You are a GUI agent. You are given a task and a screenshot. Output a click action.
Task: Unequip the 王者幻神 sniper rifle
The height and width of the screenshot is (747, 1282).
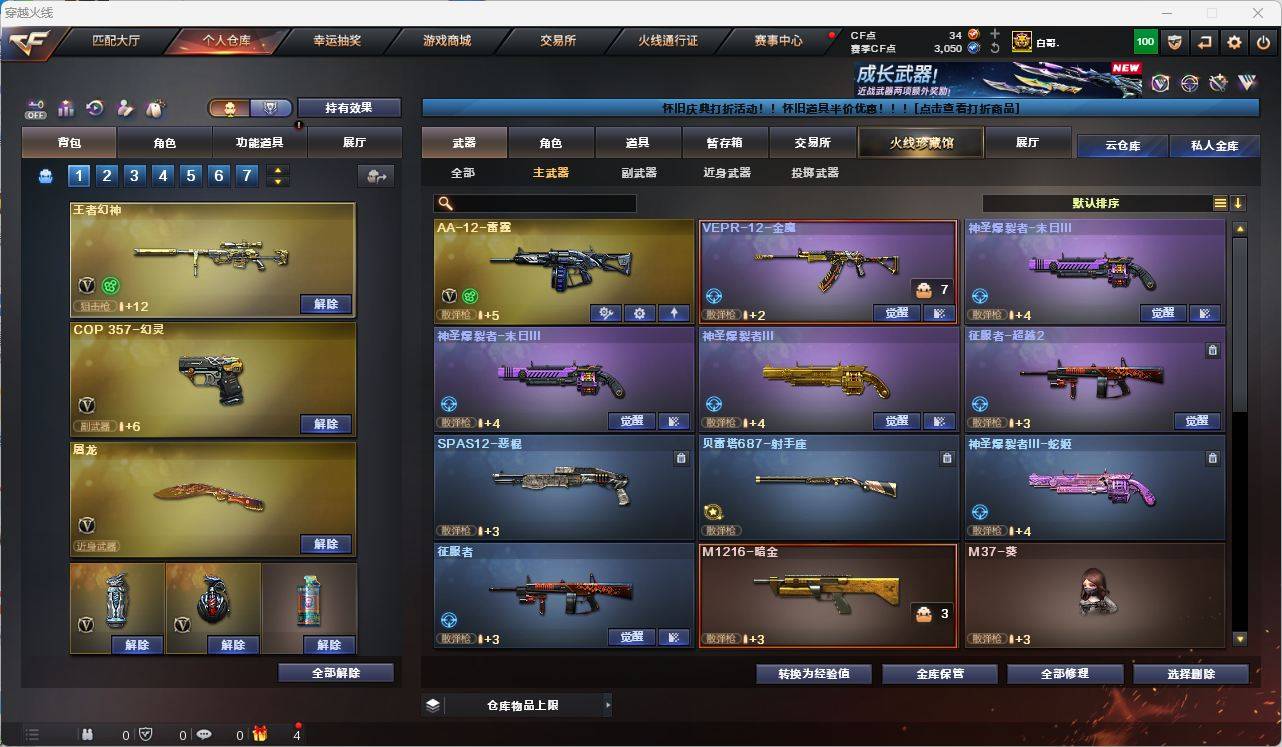(326, 304)
